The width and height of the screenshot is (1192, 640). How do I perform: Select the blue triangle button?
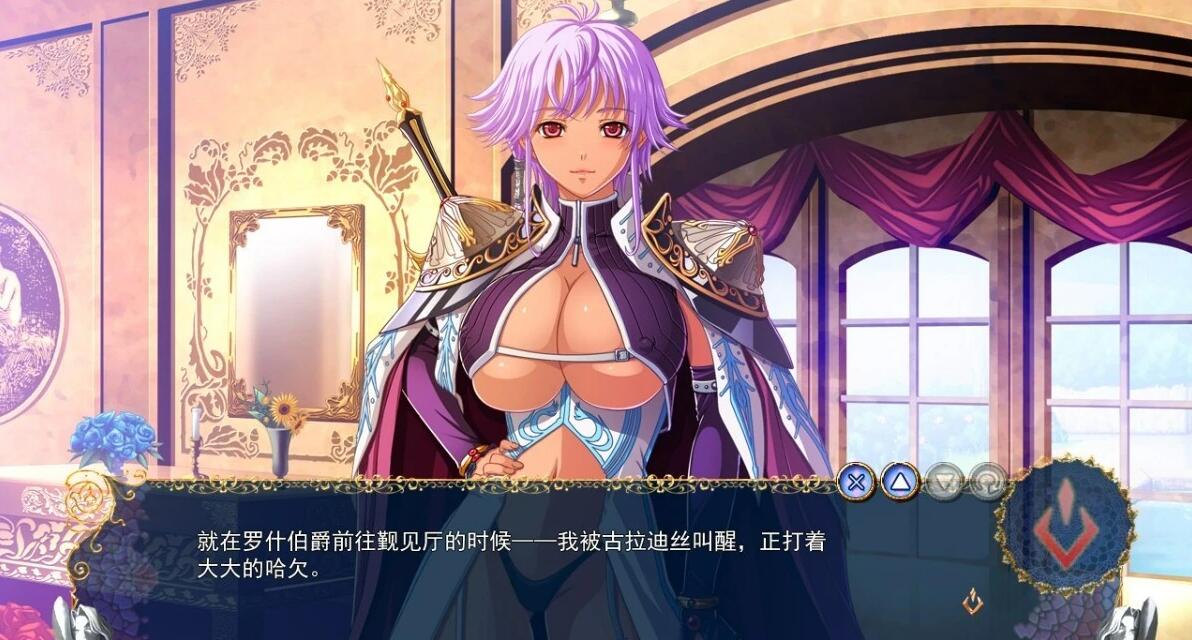900,481
